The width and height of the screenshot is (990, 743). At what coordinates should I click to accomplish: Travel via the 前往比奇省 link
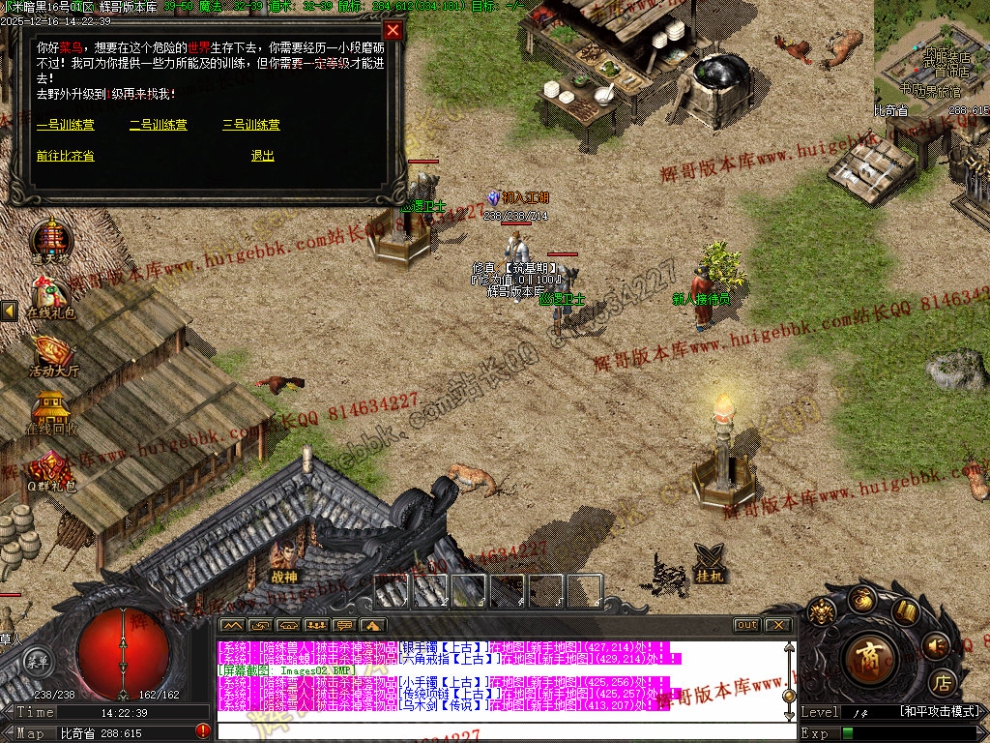65,156
